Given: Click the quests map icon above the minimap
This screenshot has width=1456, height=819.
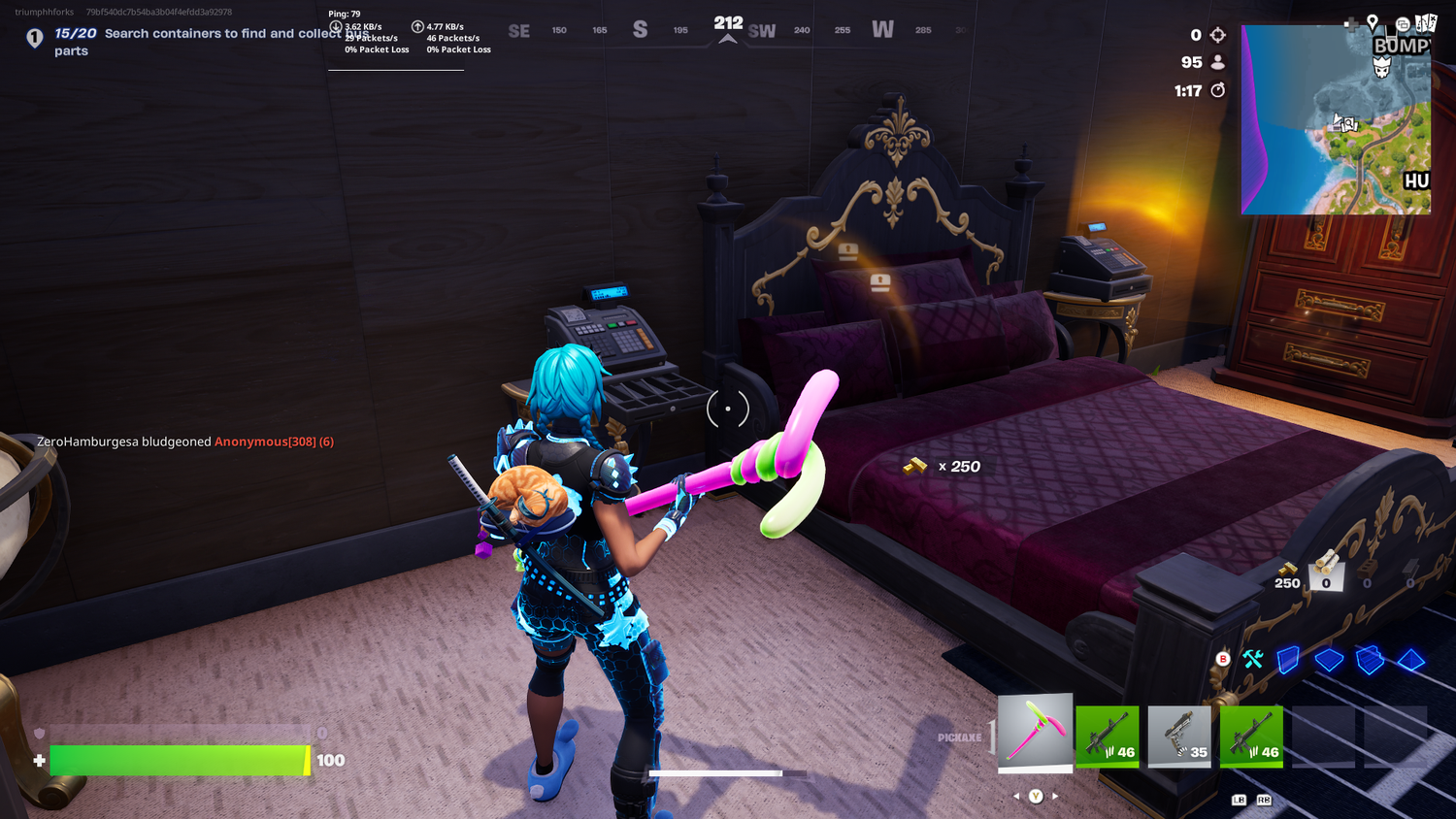Looking at the screenshot, I should click(x=1425, y=22).
